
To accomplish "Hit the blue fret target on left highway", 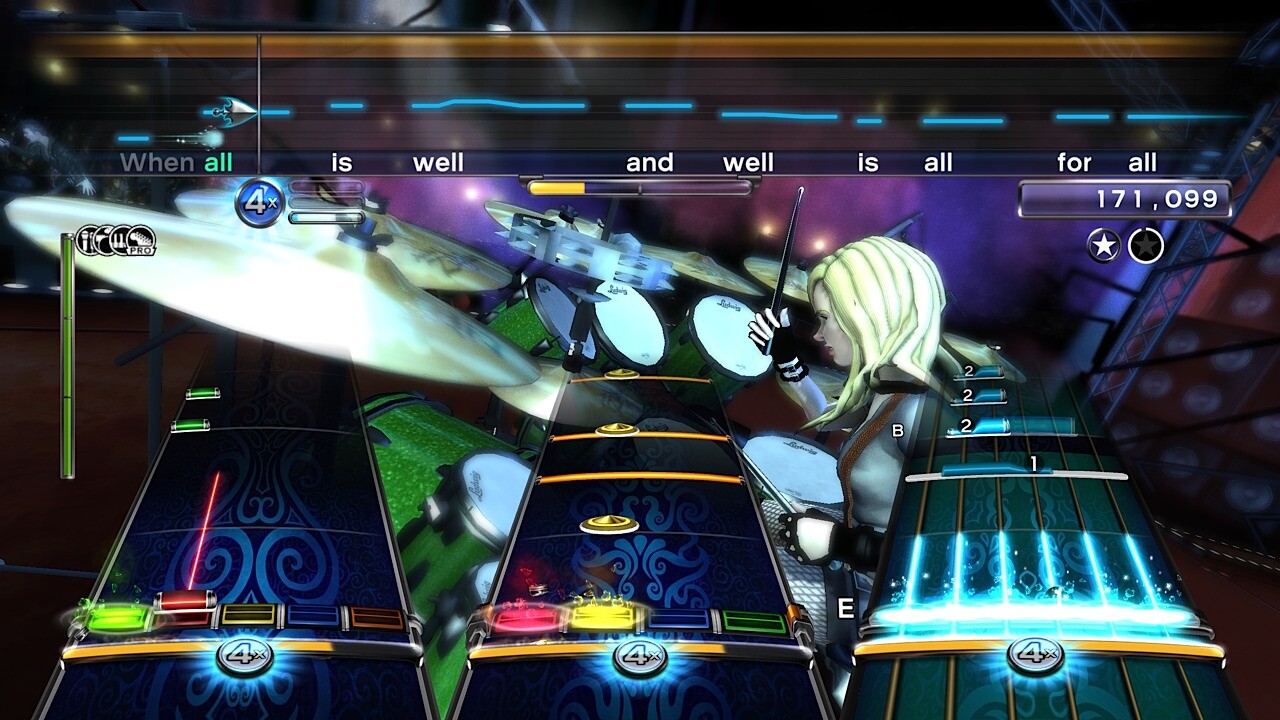I will 313,617.
